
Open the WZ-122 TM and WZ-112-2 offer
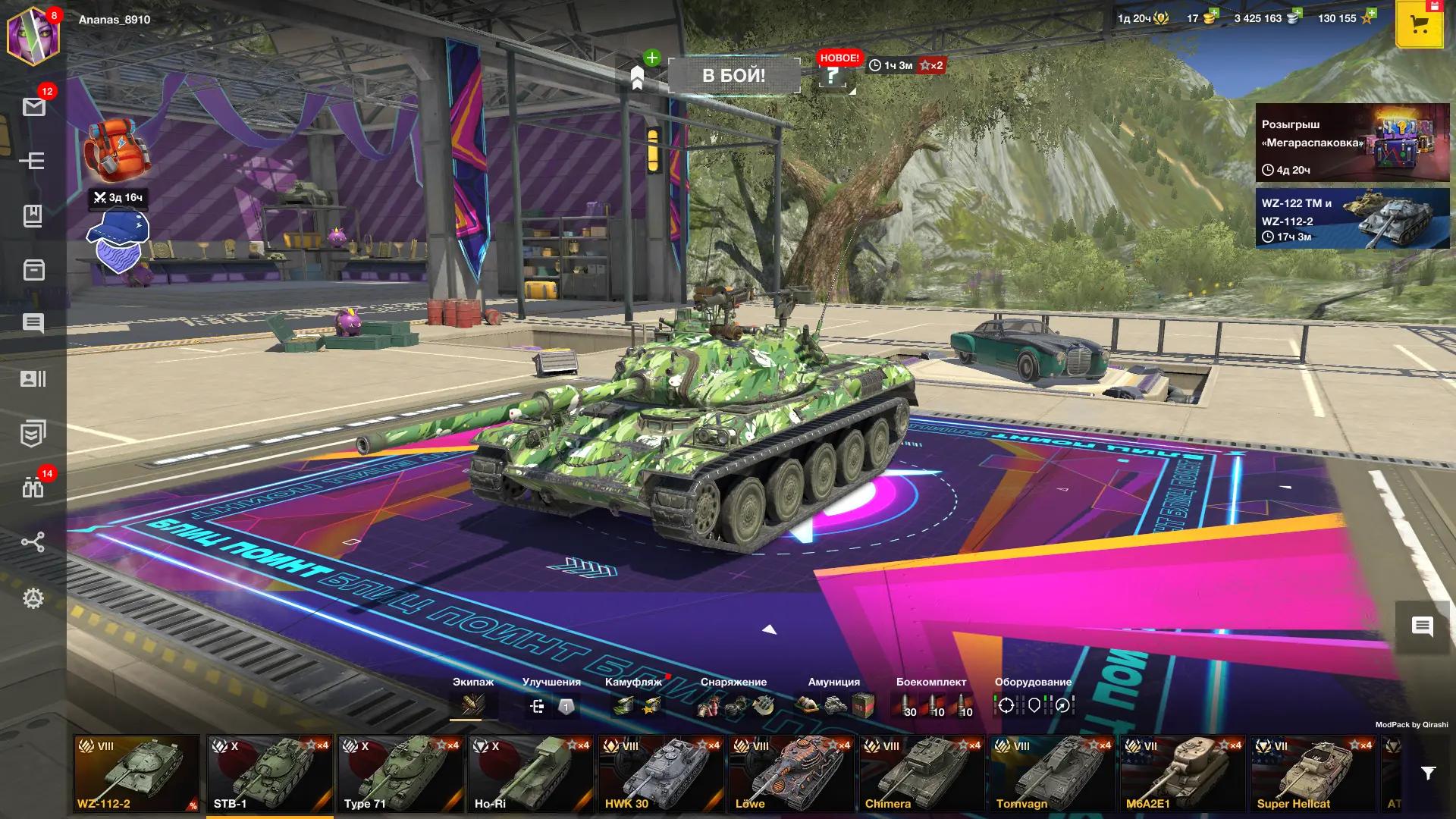[1352, 219]
